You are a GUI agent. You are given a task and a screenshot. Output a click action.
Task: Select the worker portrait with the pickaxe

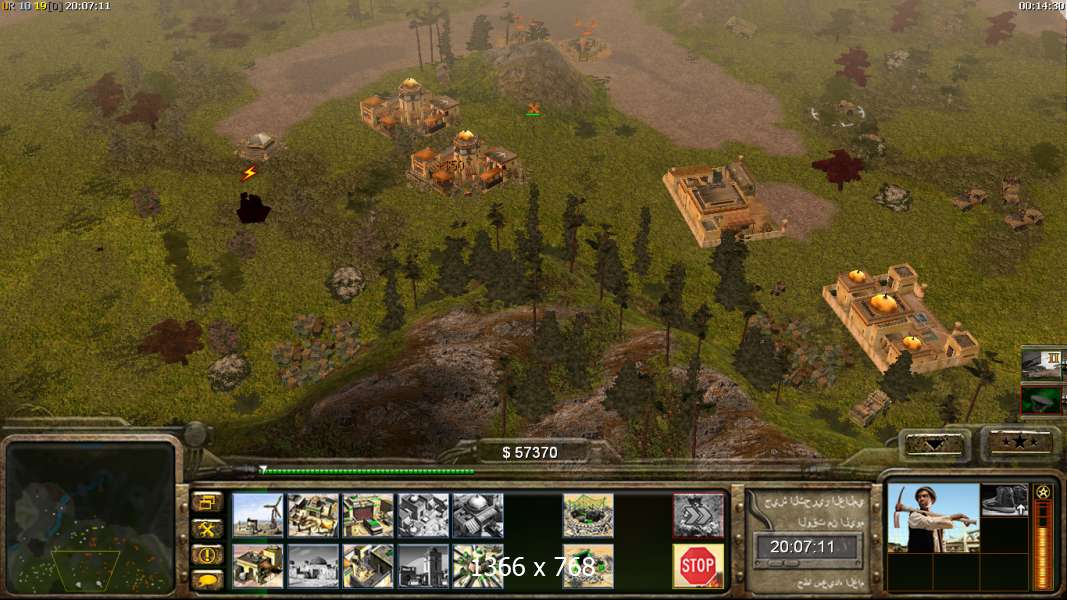[933, 517]
